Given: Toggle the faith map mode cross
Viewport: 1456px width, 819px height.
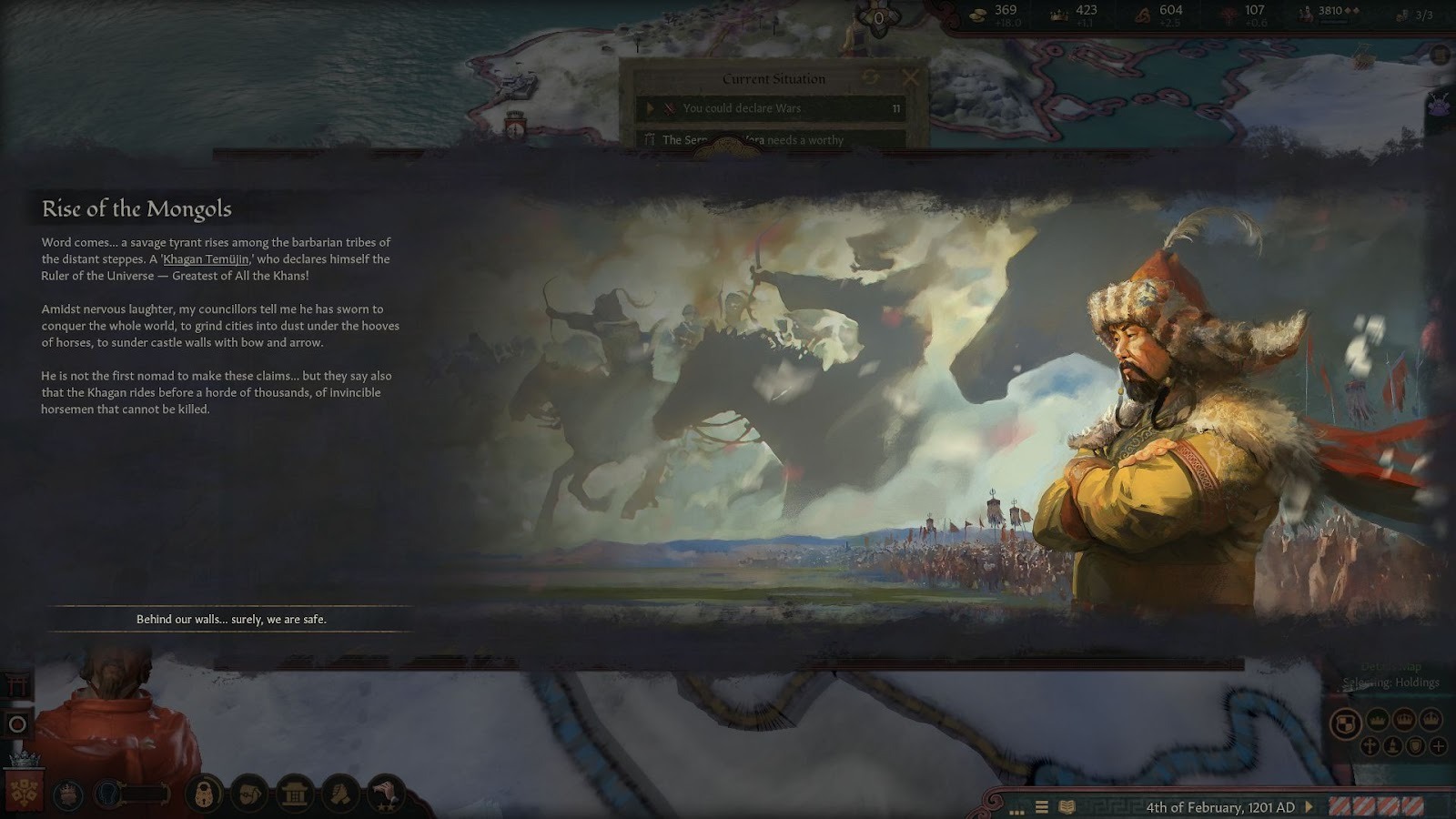Looking at the screenshot, I should click(x=1370, y=746).
